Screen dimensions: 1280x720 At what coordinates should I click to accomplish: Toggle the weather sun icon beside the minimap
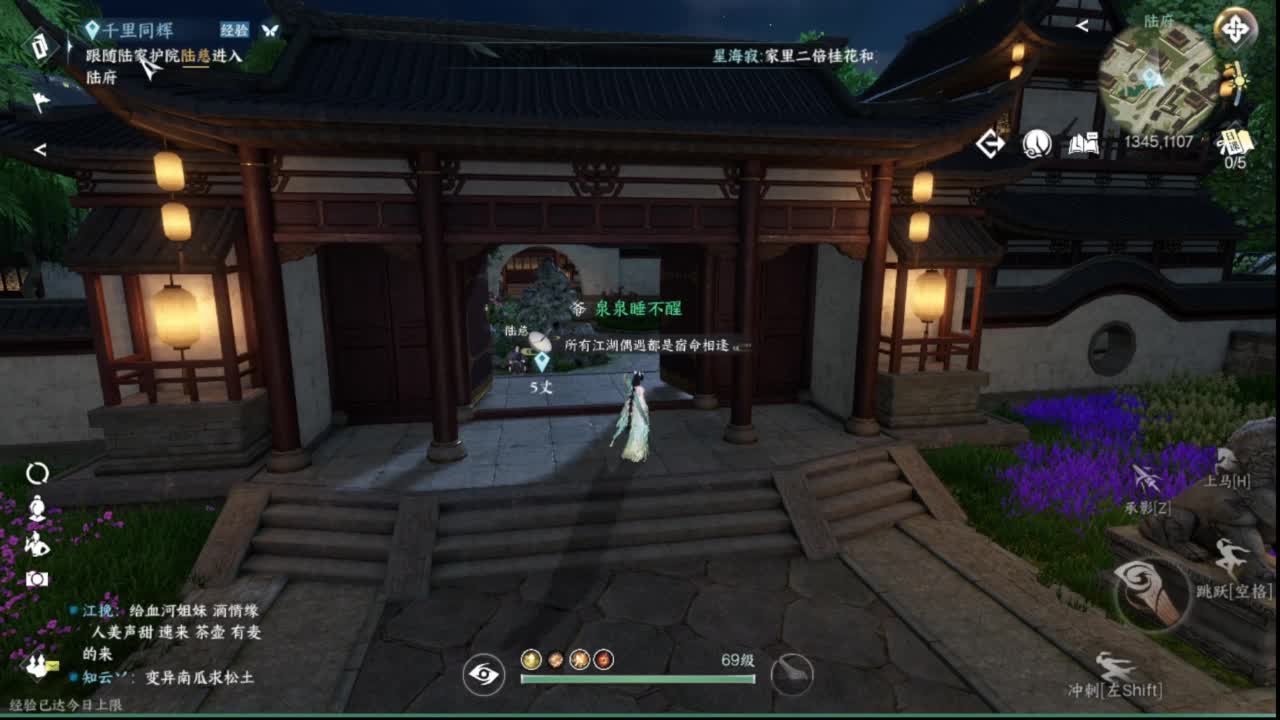pos(1240,80)
